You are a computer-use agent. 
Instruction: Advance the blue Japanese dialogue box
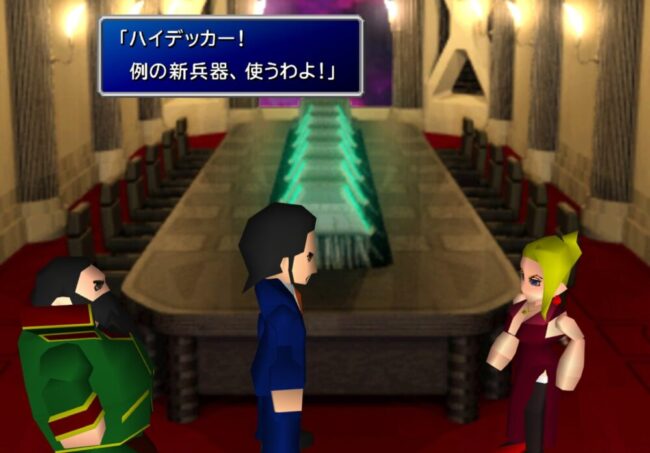pyautogui.click(x=230, y=55)
